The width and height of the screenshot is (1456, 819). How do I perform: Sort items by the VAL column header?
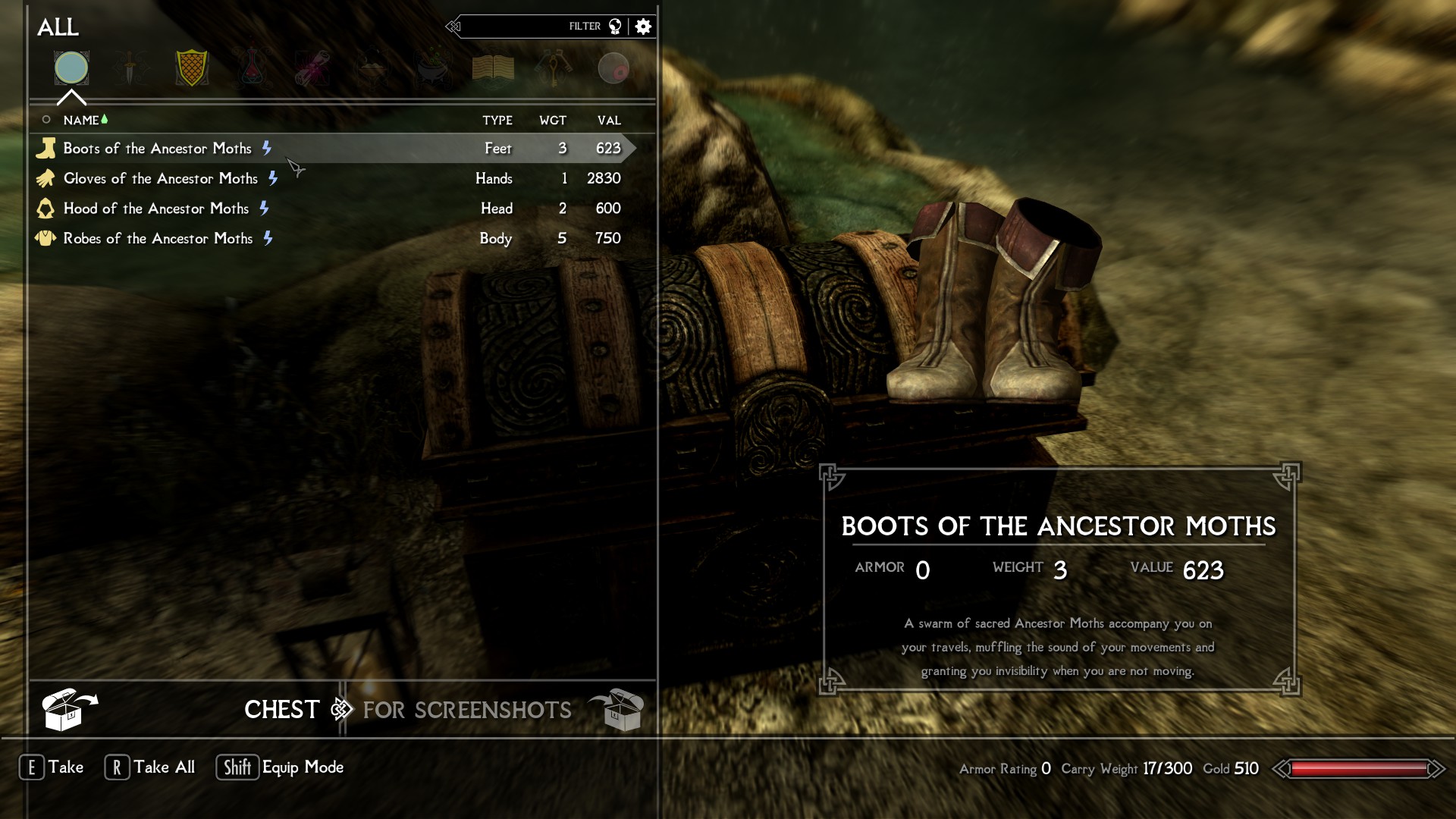(x=609, y=121)
